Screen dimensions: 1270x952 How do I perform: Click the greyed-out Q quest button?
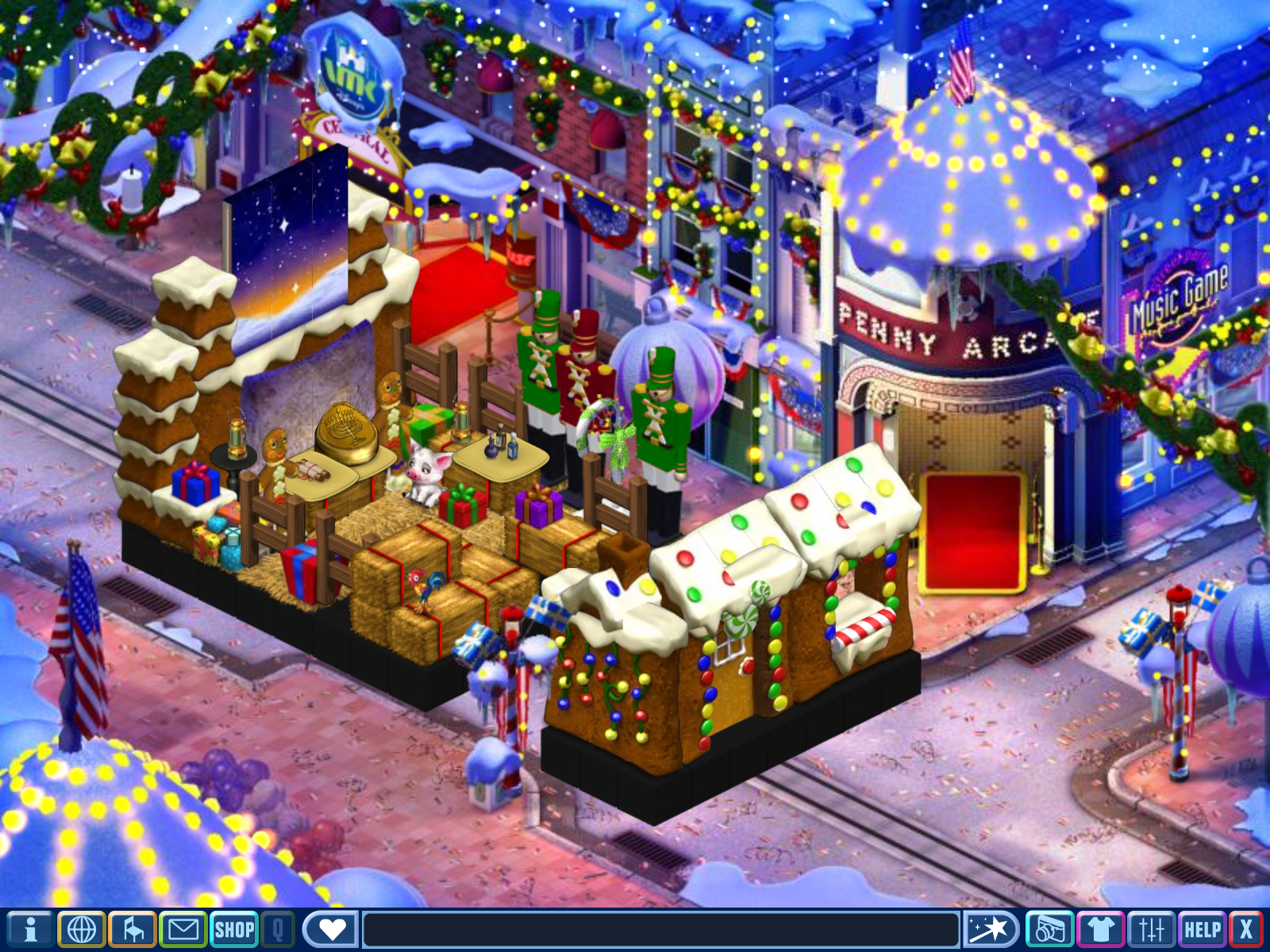click(x=278, y=929)
